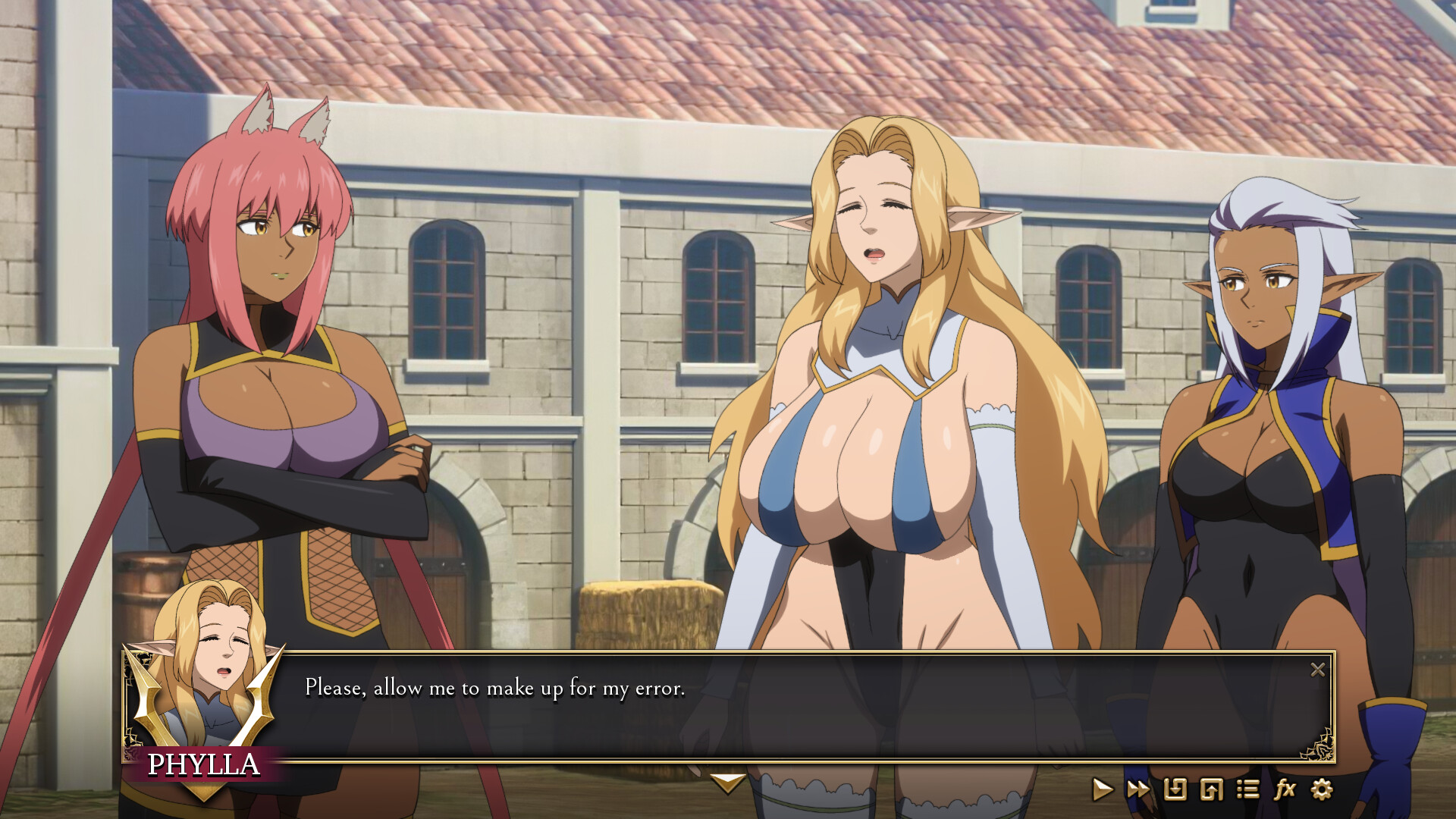Open quick save with the save icon

point(1175,789)
